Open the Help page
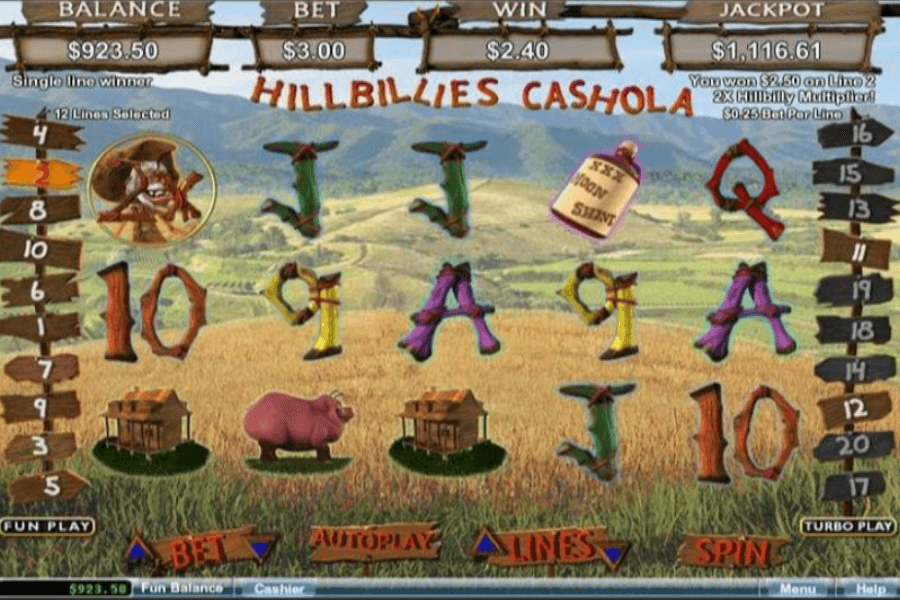 click(871, 589)
